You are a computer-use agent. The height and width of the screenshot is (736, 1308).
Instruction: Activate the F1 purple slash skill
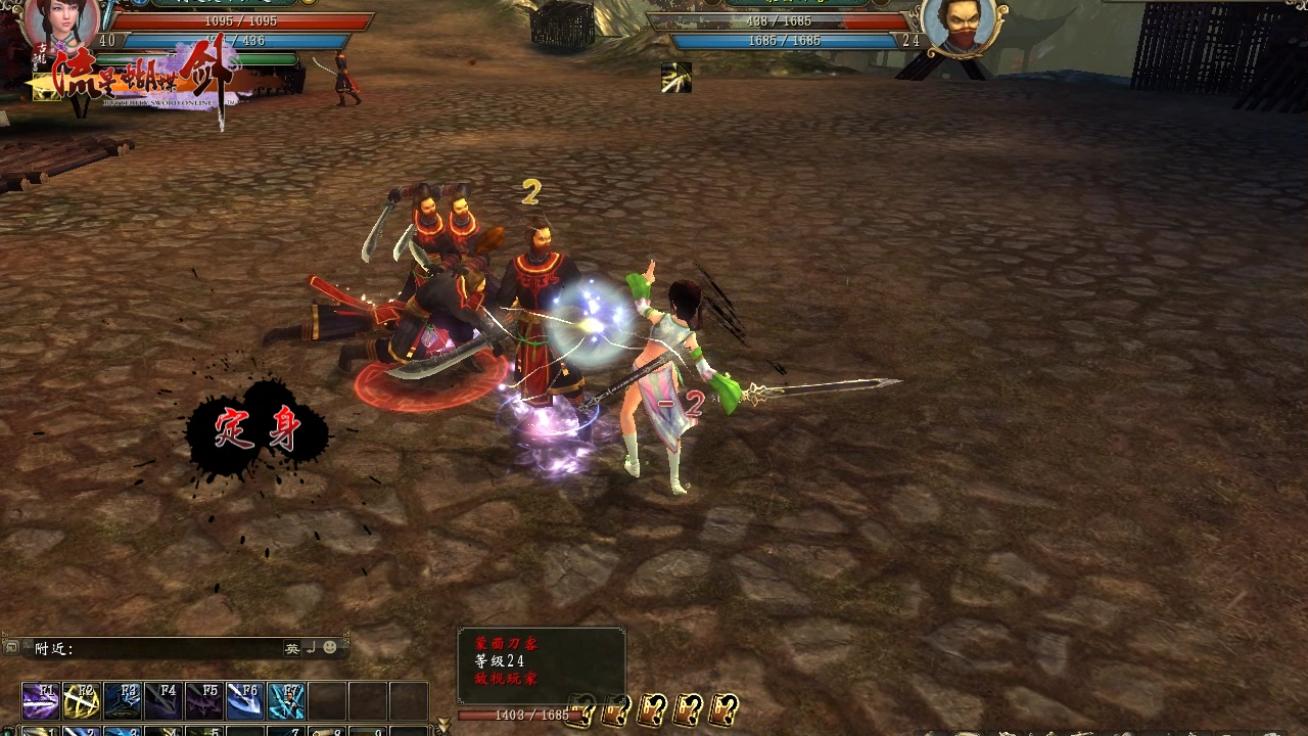[x=41, y=701]
